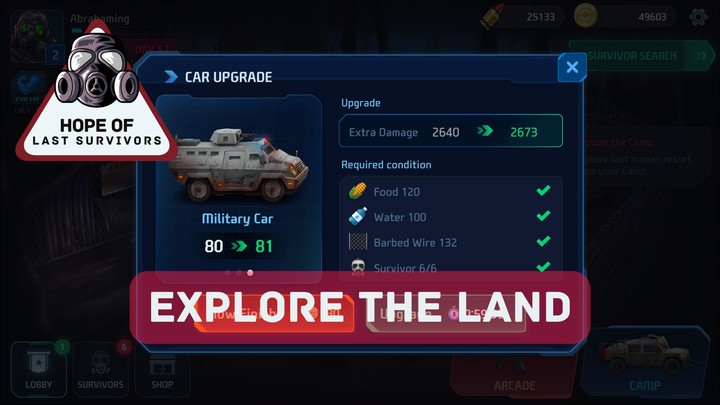Start a Survivor Search

click(632, 56)
